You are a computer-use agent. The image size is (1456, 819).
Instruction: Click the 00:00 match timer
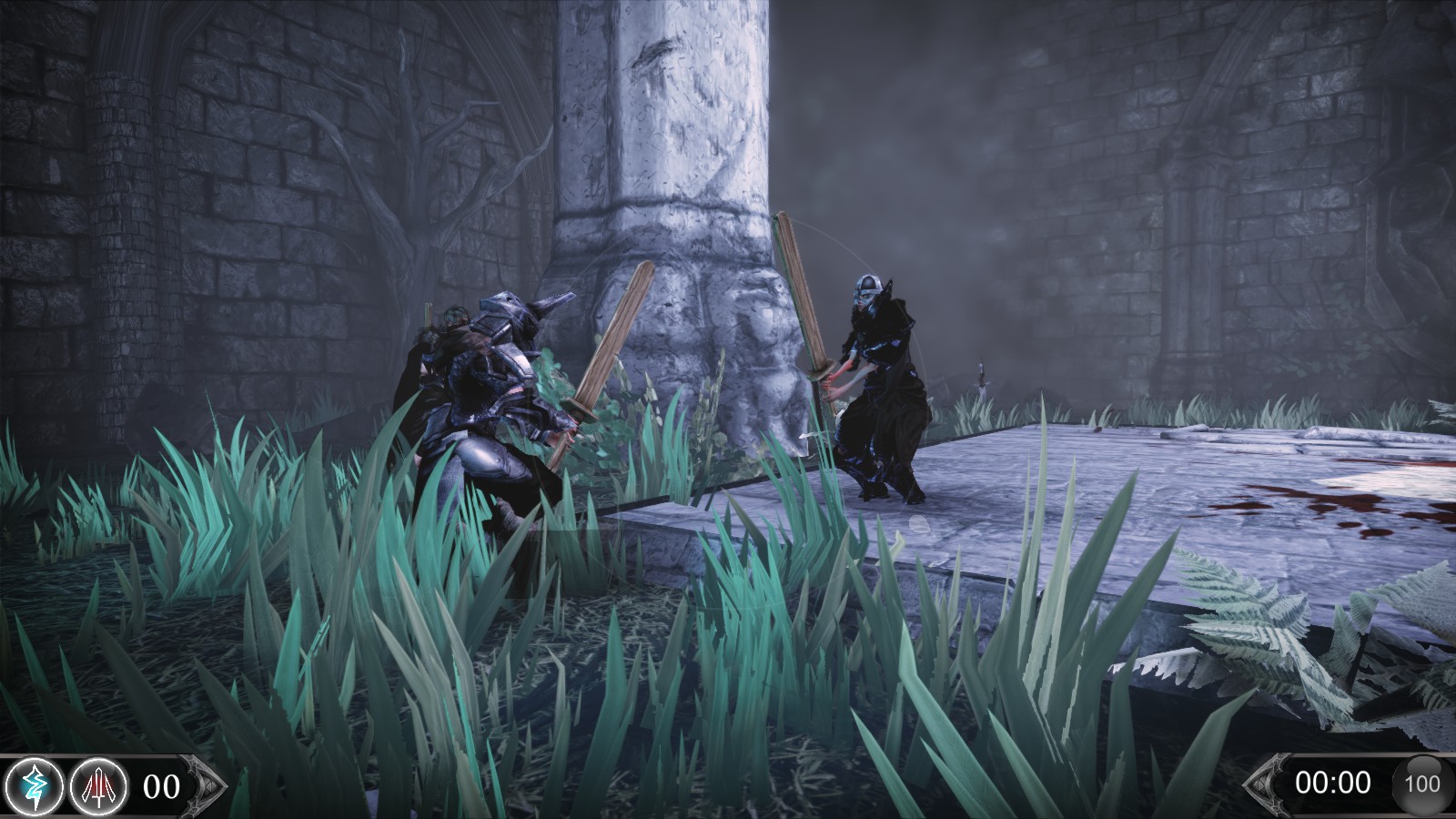(x=1334, y=783)
